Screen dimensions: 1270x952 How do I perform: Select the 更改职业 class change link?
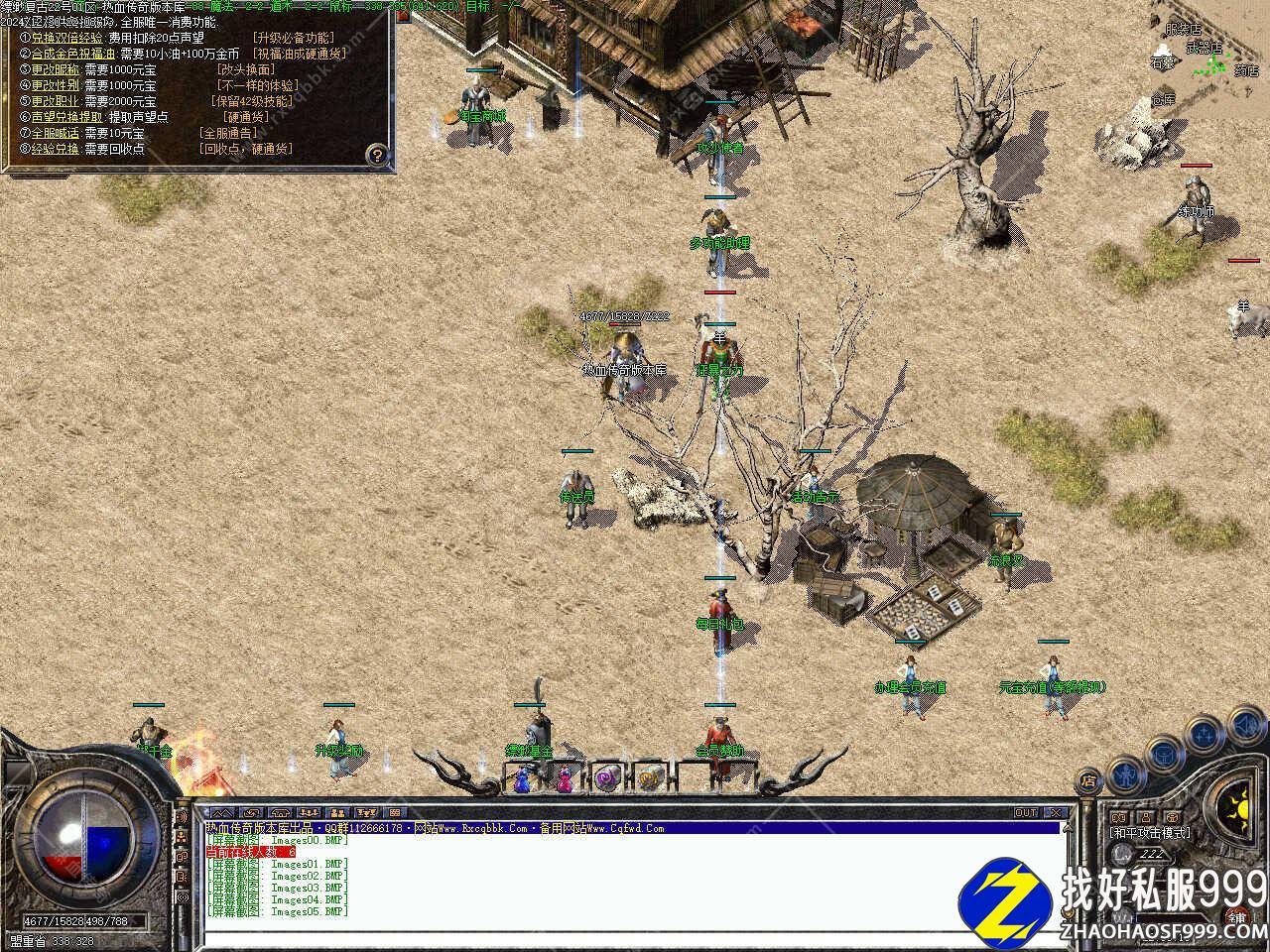coord(56,101)
